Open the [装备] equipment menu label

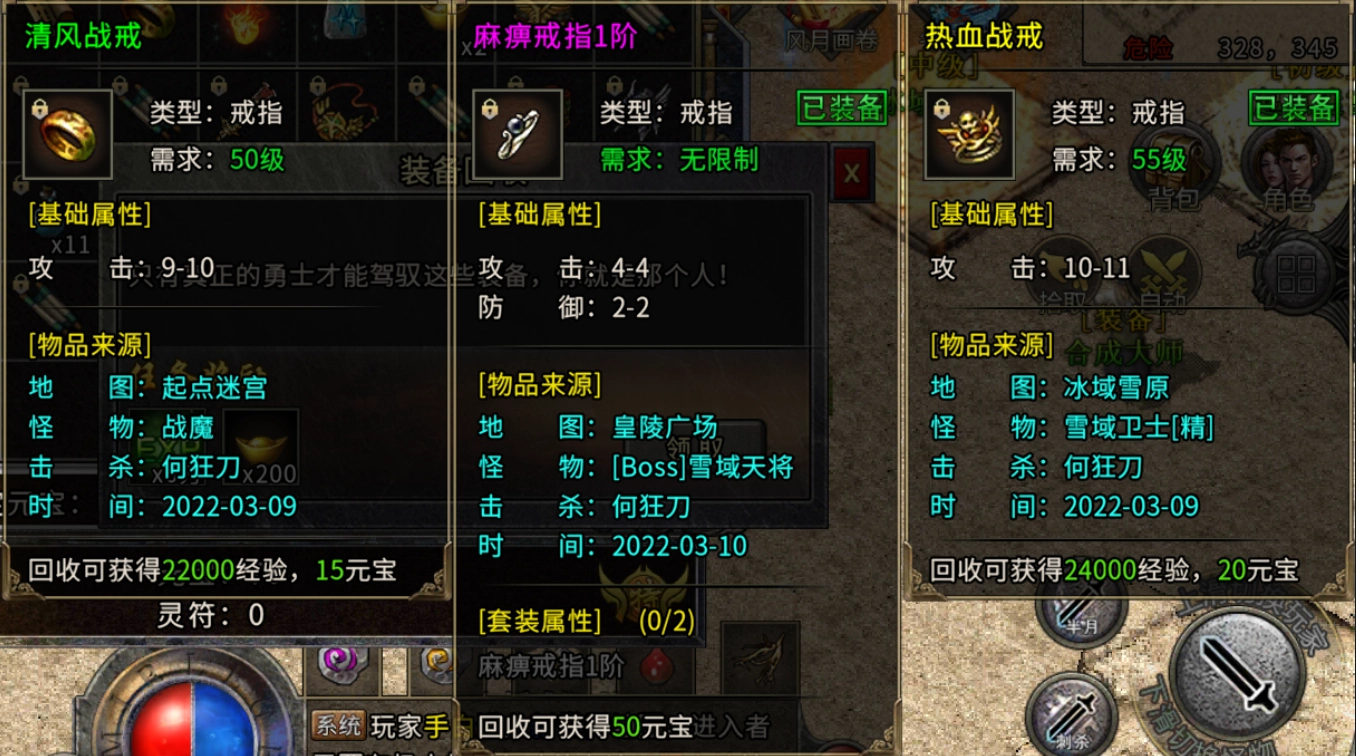pos(1122,320)
